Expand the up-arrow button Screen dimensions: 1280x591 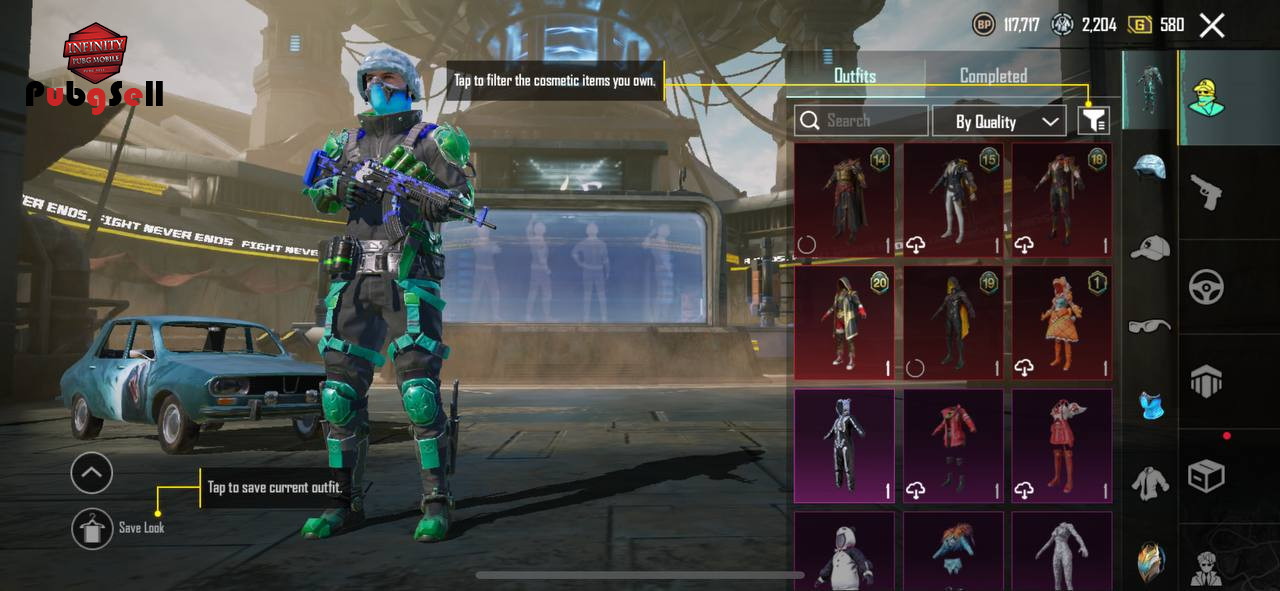click(92, 473)
